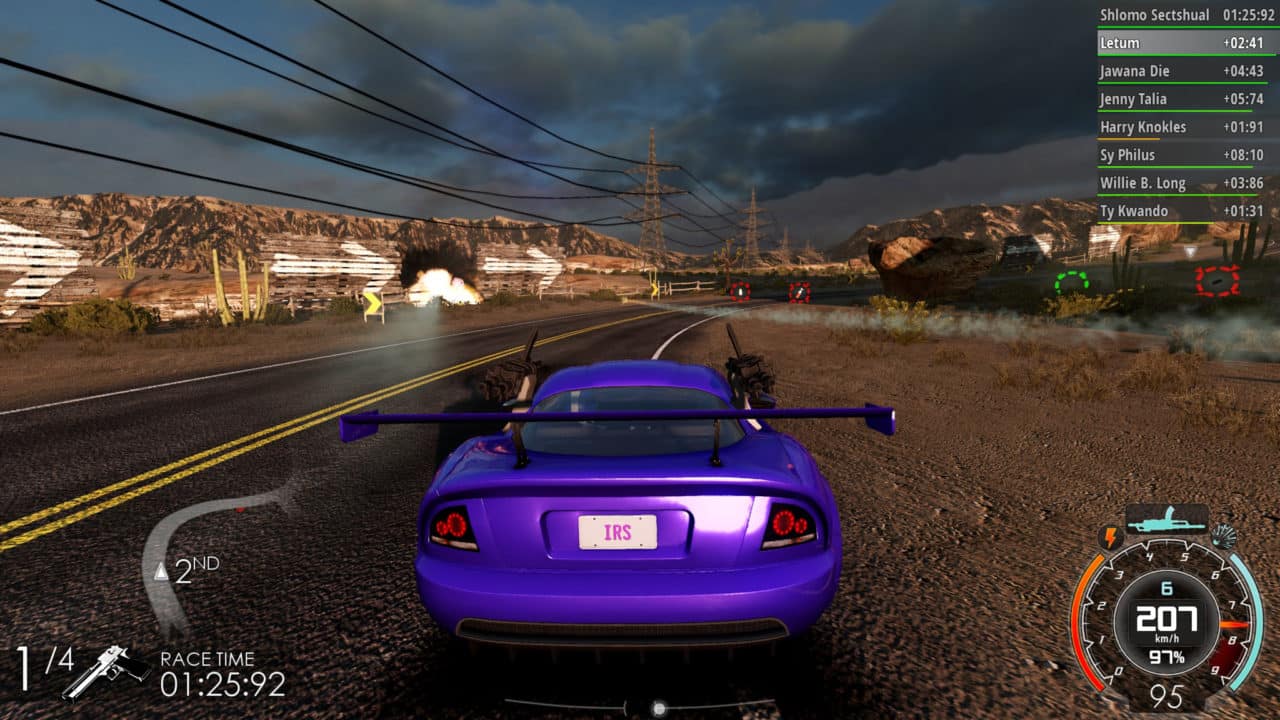Click the lightning boost icon
Image resolution: width=1280 pixels, height=720 pixels.
[x=1110, y=538]
